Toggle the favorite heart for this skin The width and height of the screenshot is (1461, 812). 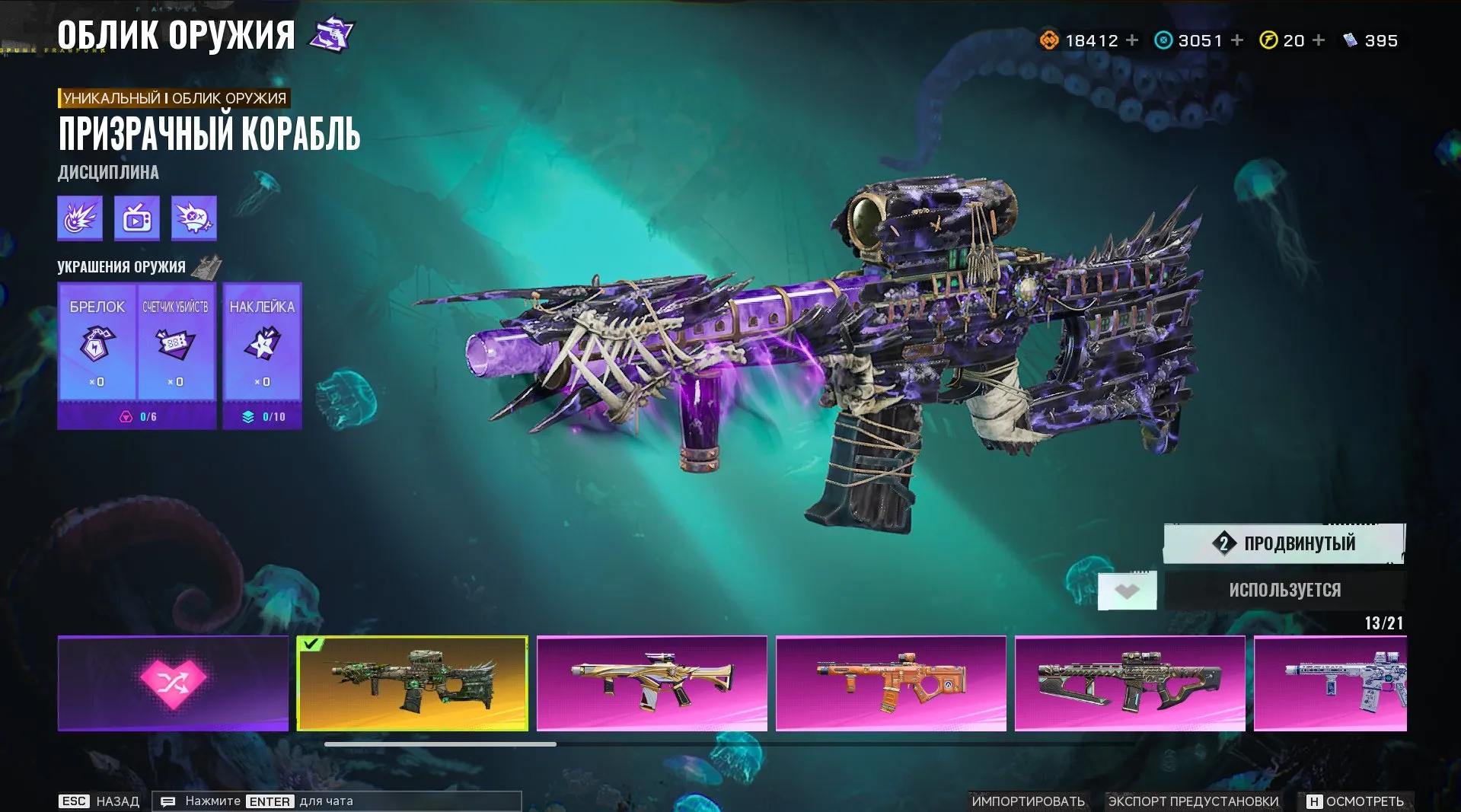(x=1126, y=589)
